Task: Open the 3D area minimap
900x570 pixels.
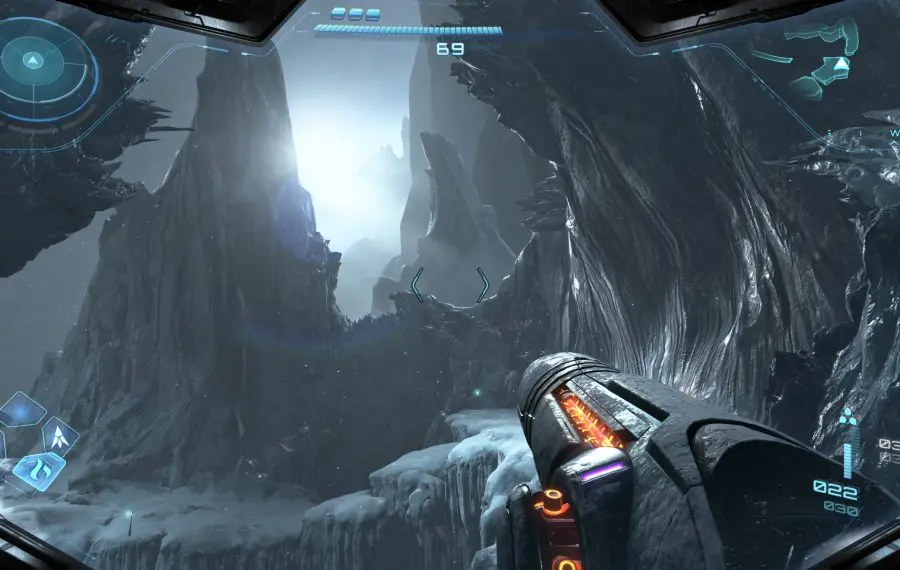Action: pos(820,62)
